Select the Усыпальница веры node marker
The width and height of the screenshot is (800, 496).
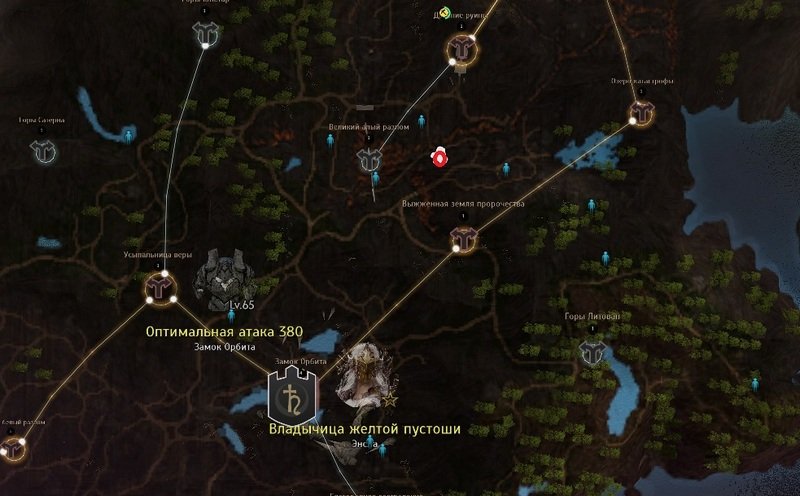coord(158,286)
